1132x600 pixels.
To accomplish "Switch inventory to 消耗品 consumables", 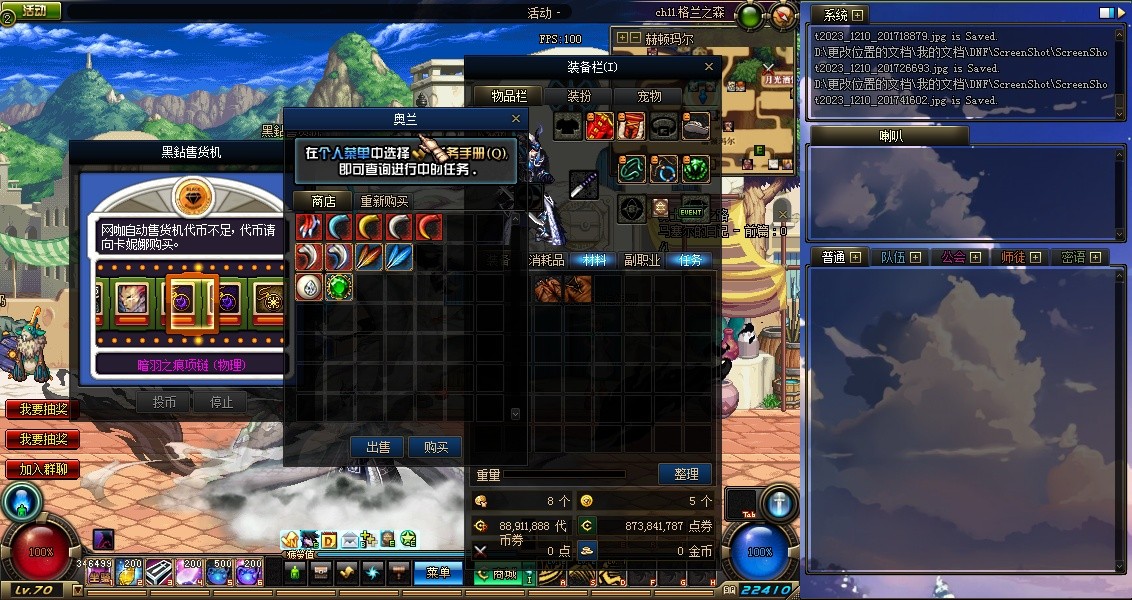I will (x=547, y=260).
